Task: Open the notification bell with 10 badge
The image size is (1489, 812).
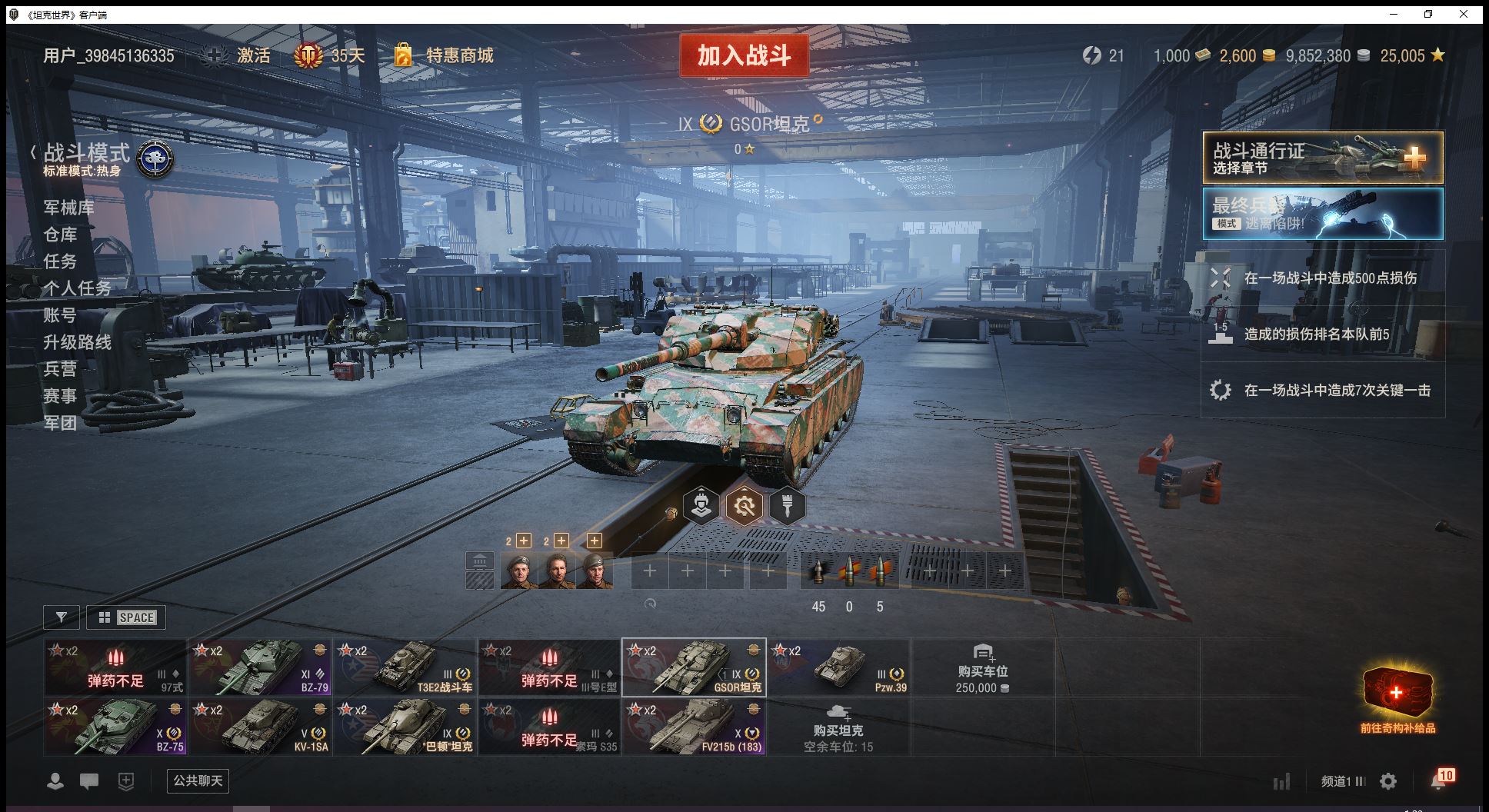Action: (1439, 781)
